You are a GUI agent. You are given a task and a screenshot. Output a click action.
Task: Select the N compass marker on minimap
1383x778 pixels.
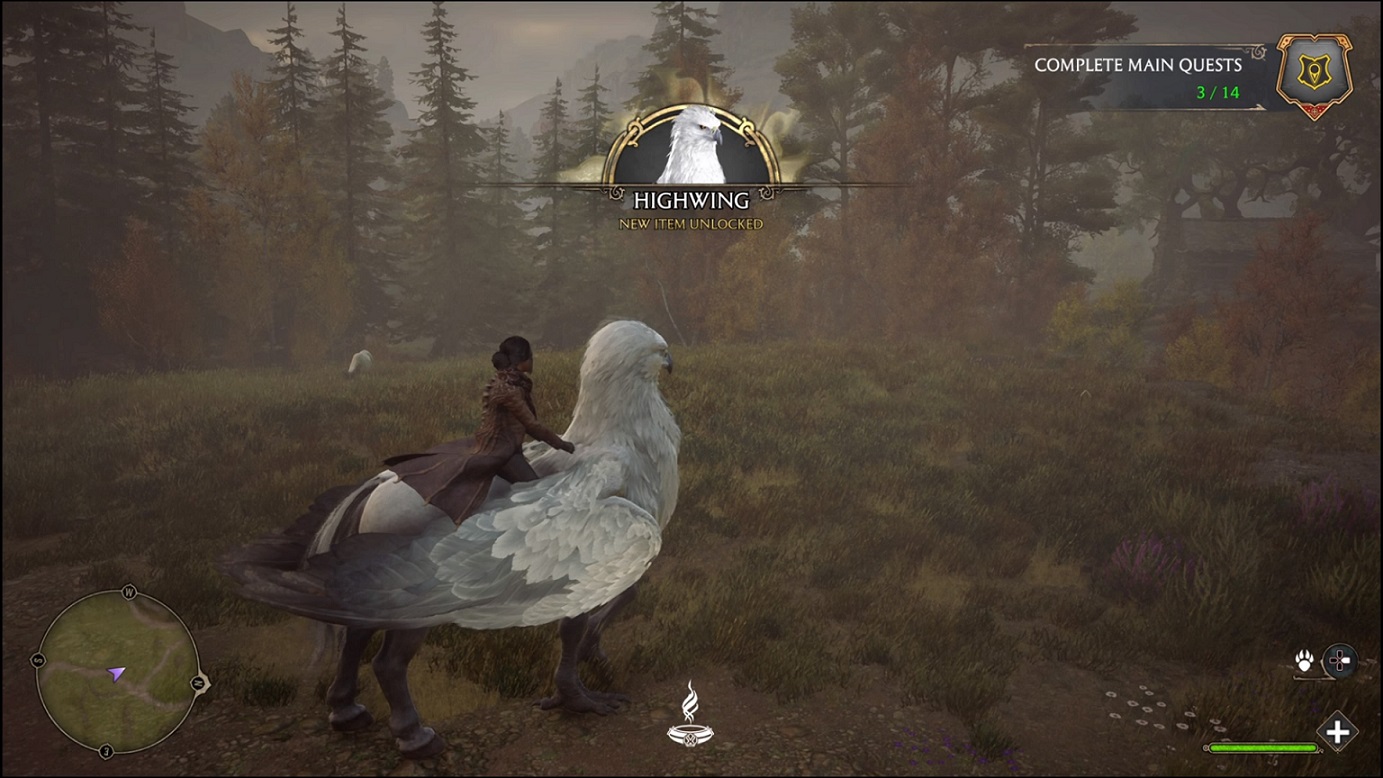coord(198,682)
